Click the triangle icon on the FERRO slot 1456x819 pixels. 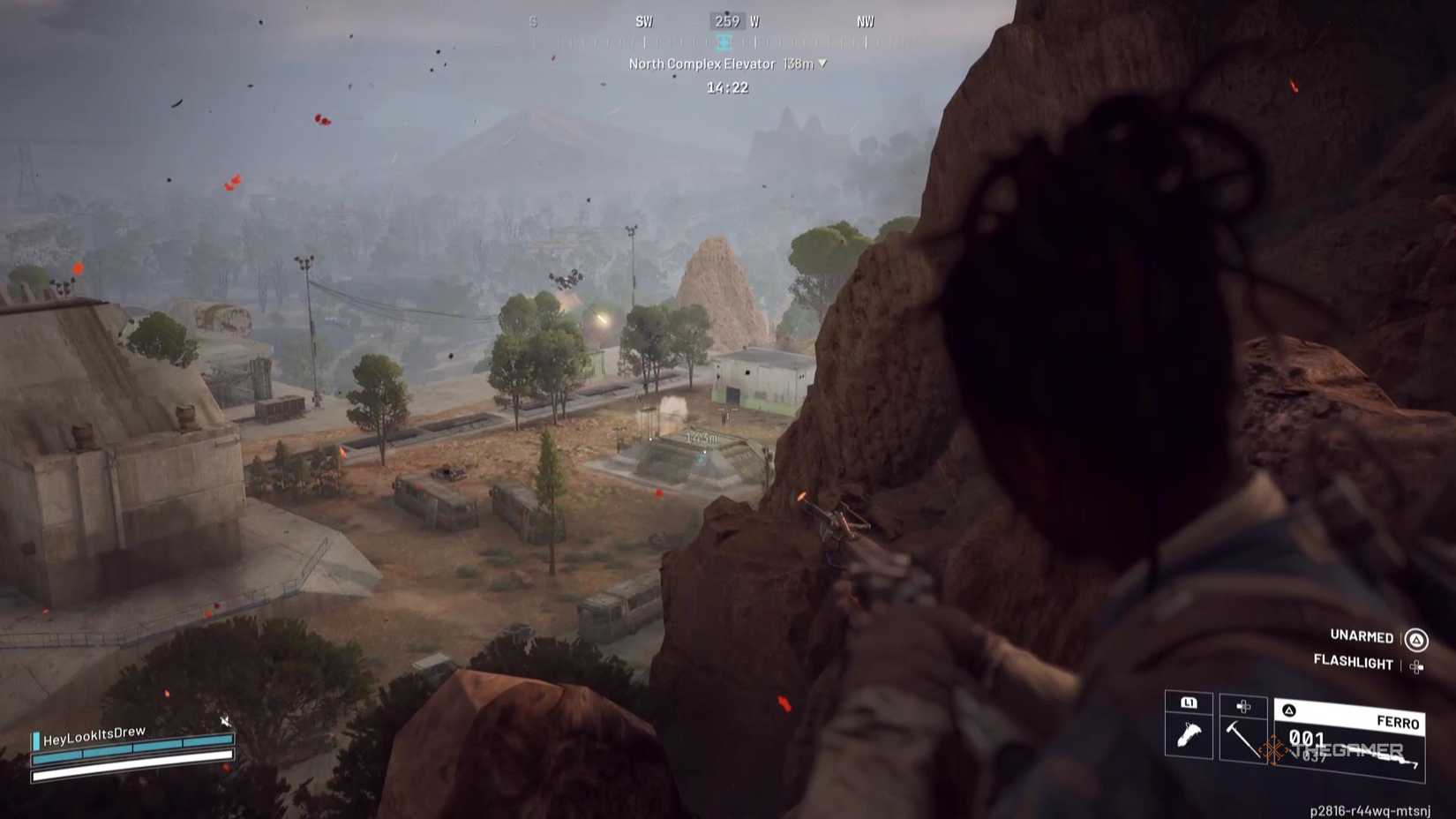(1289, 709)
